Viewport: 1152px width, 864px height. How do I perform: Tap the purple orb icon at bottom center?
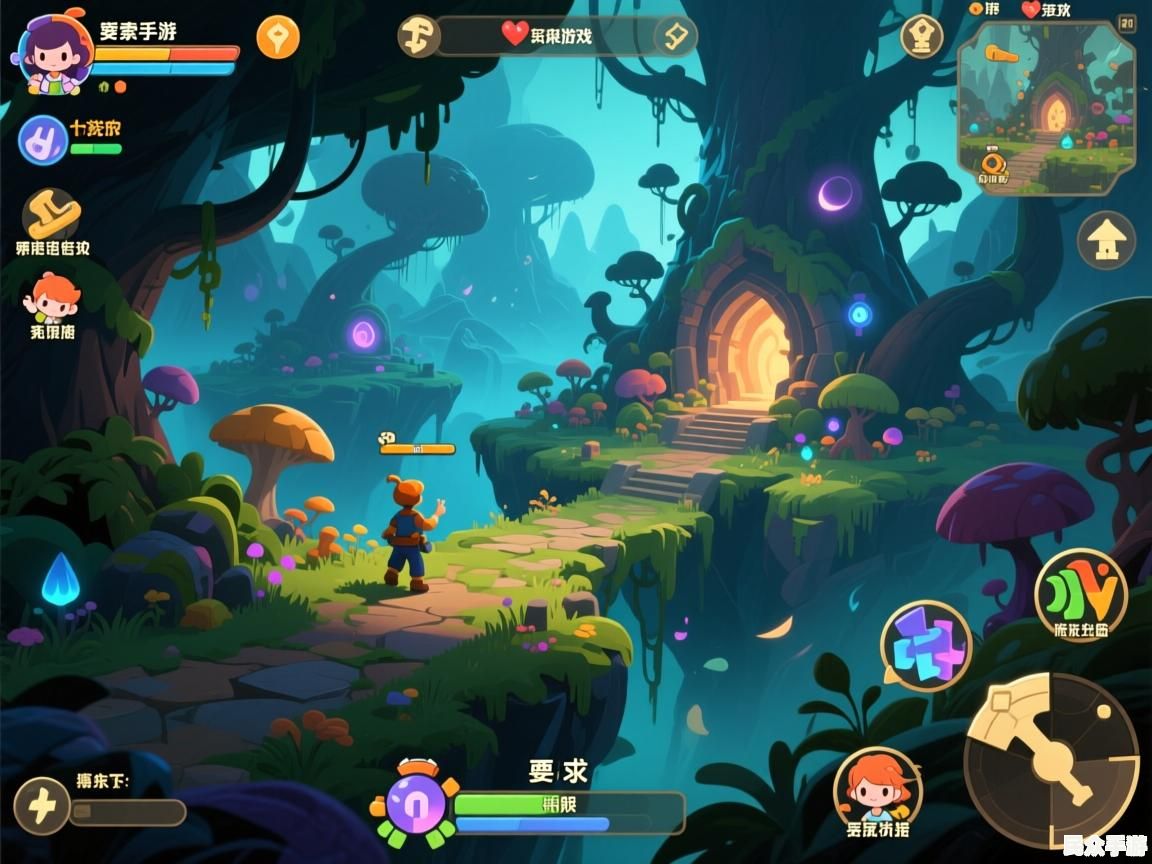pyautogui.click(x=415, y=803)
